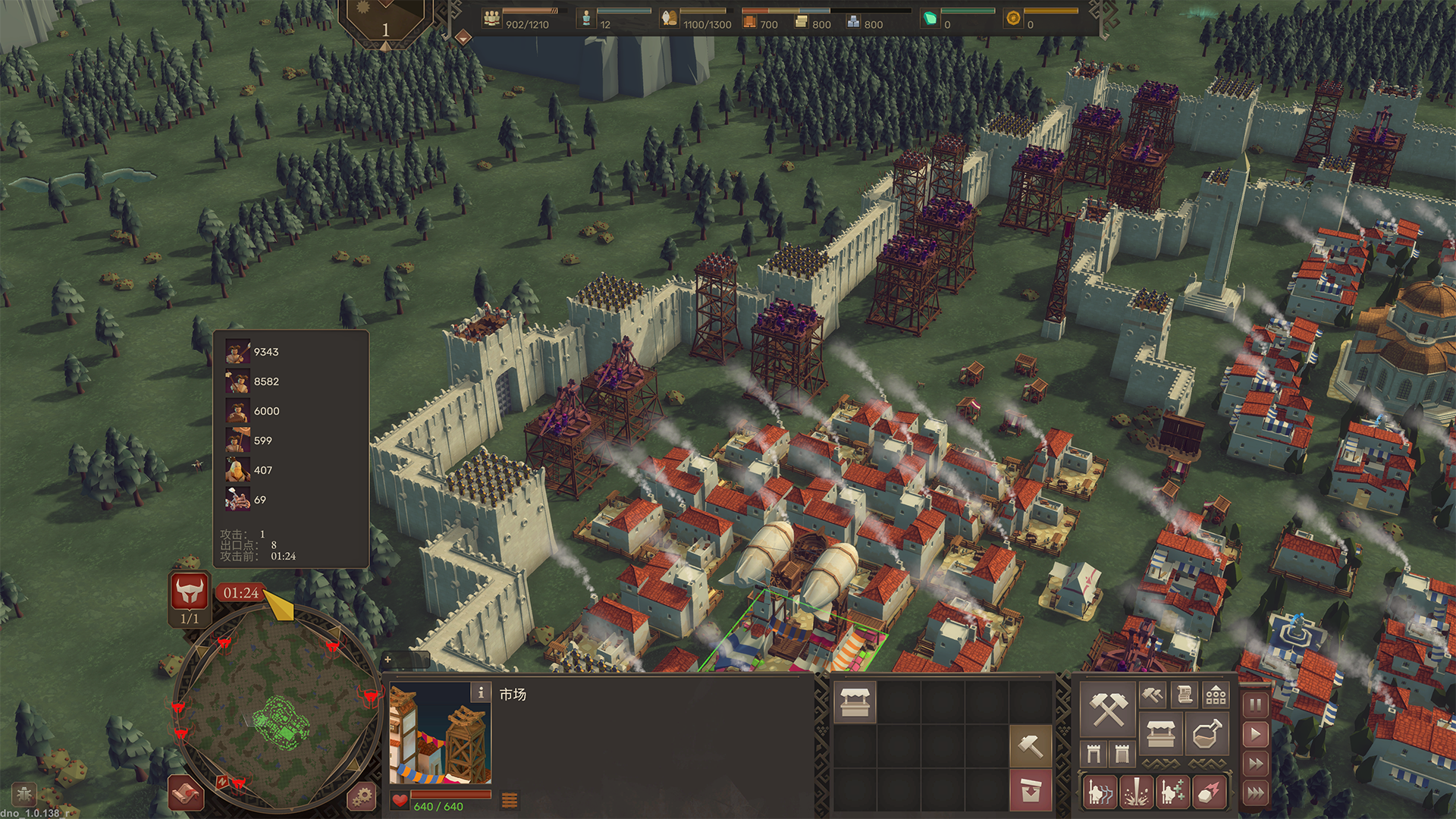Image resolution: width=1456 pixels, height=819 pixels.
Task: Use the soldier healing plus ability
Action: coord(1172,792)
